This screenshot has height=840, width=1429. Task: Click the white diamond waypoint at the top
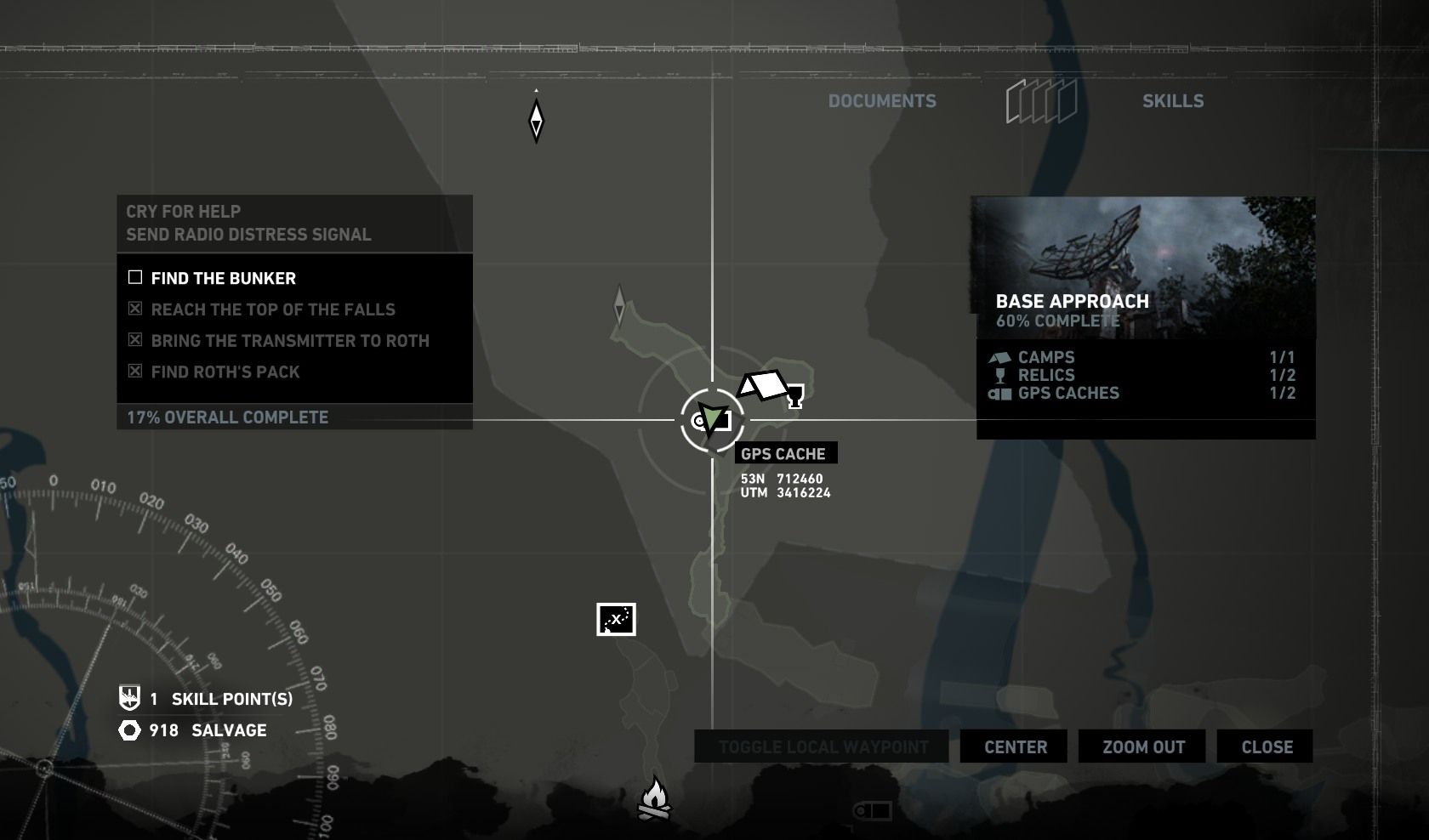pyautogui.click(x=537, y=119)
